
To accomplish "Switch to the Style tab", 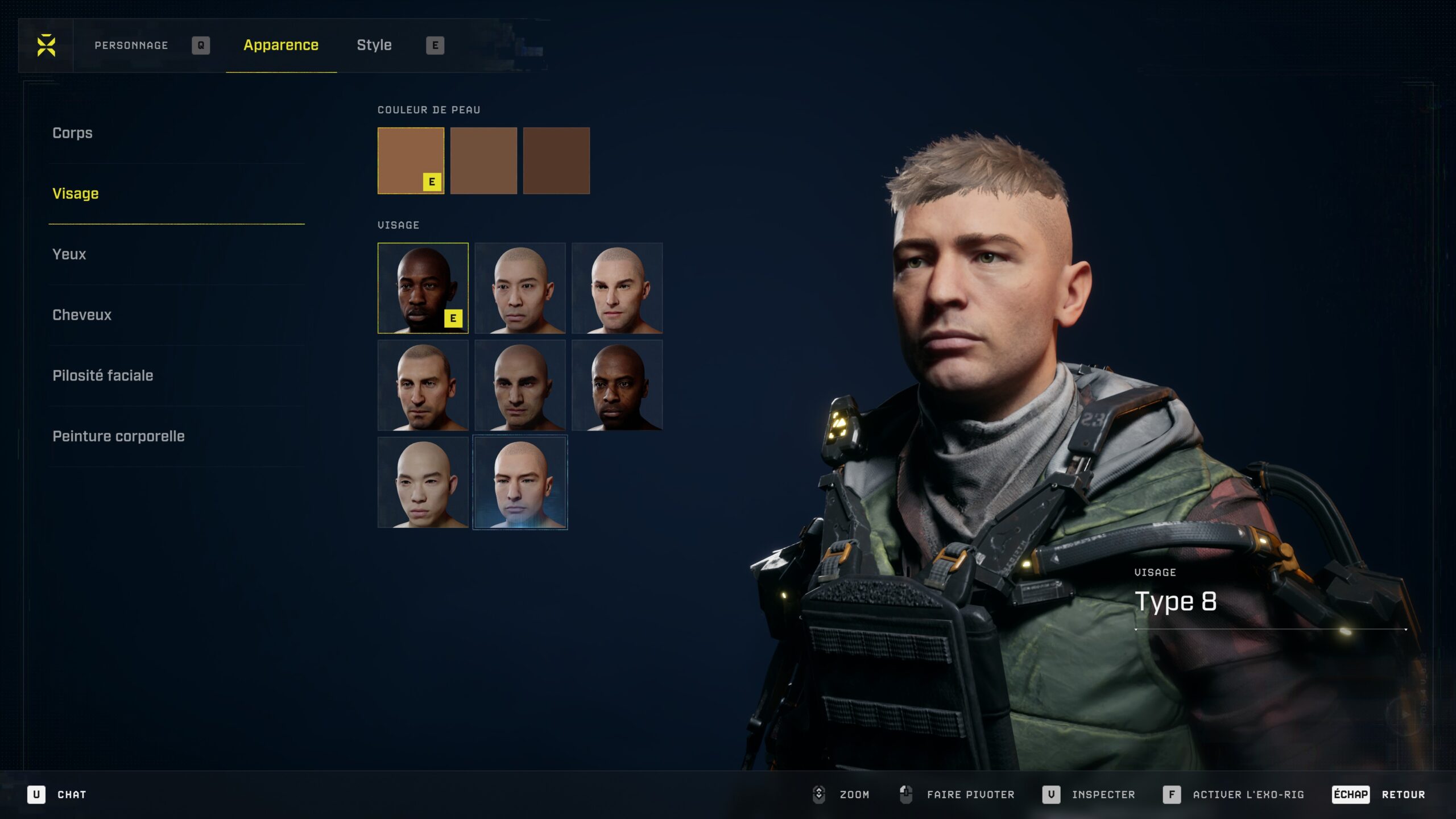I will point(374,44).
